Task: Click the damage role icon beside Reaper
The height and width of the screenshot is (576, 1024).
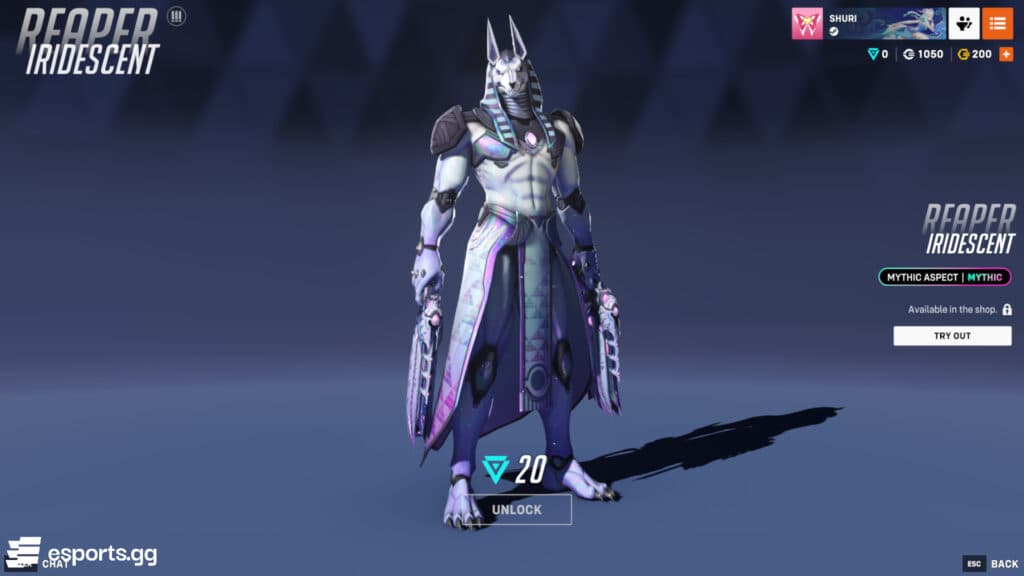Action: click(177, 16)
